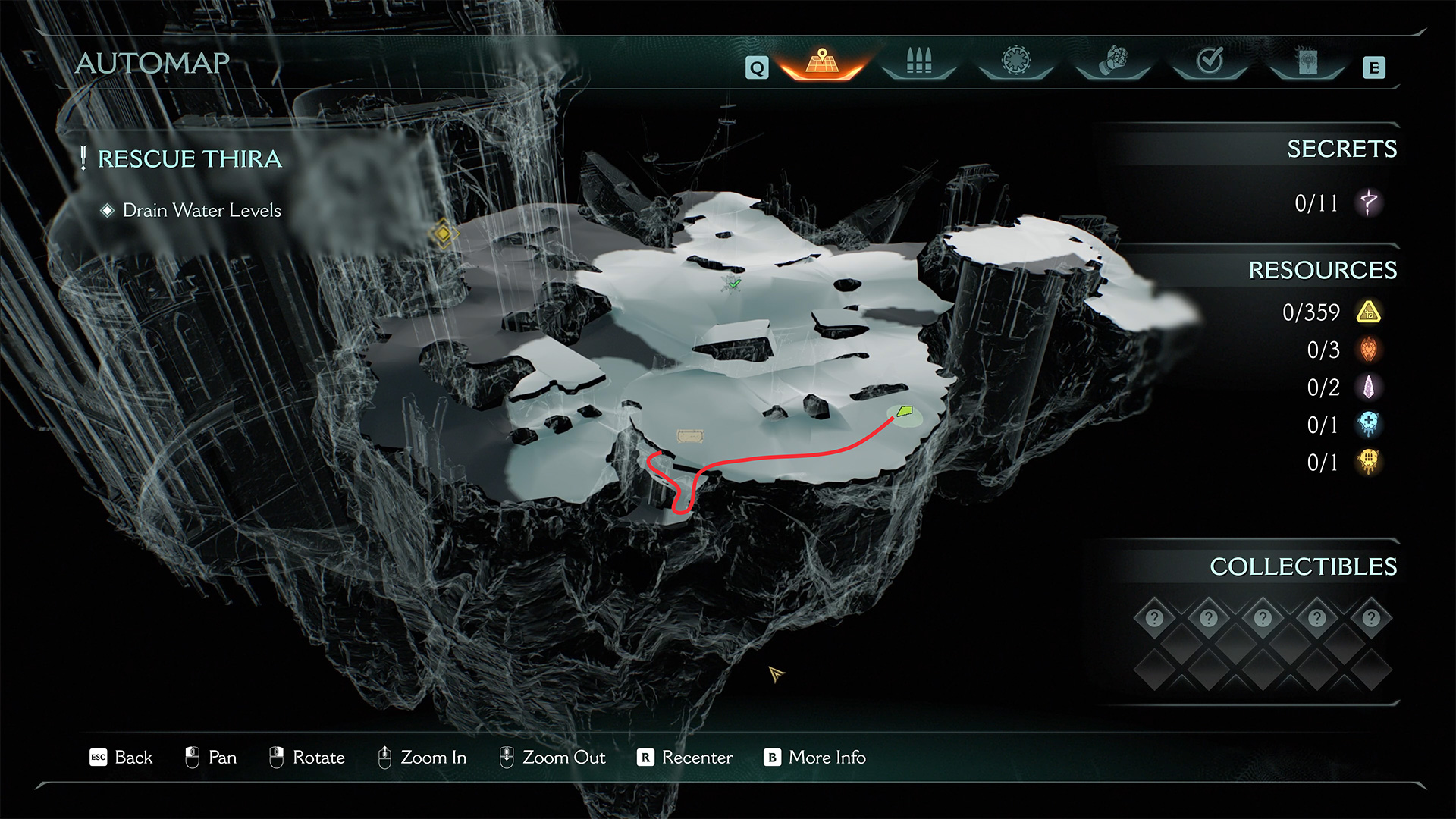Switch to the codex book tab
The width and height of the screenshot is (1456, 819).
click(x=1307, y=61)
